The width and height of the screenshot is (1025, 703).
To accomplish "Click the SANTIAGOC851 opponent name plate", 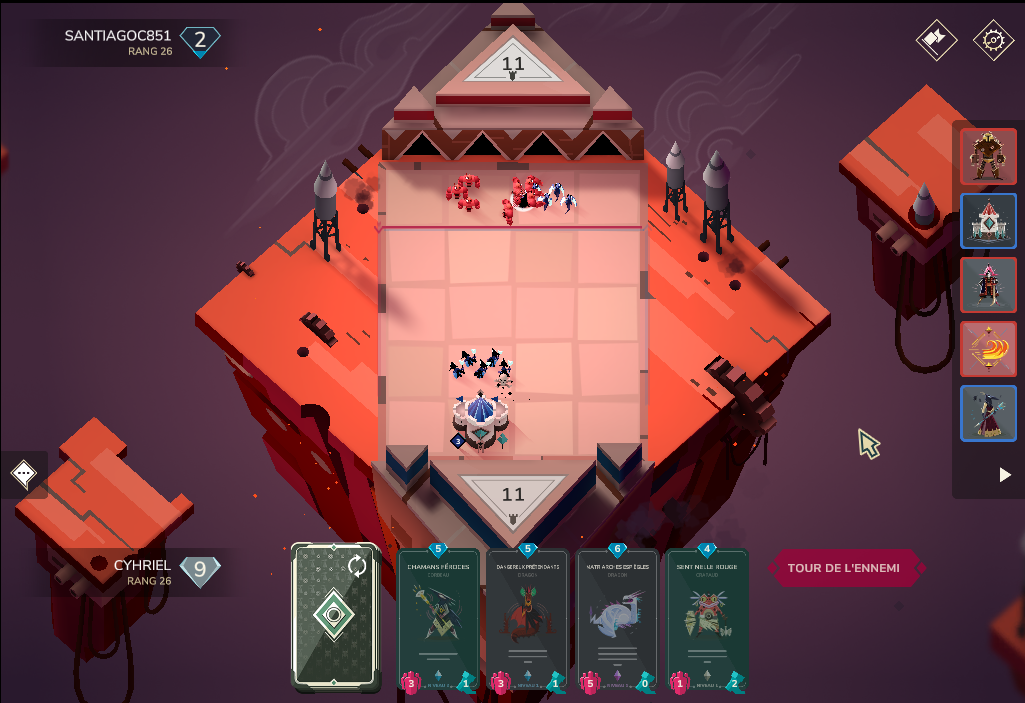I will pyautogui.click(x=118, y=42).
